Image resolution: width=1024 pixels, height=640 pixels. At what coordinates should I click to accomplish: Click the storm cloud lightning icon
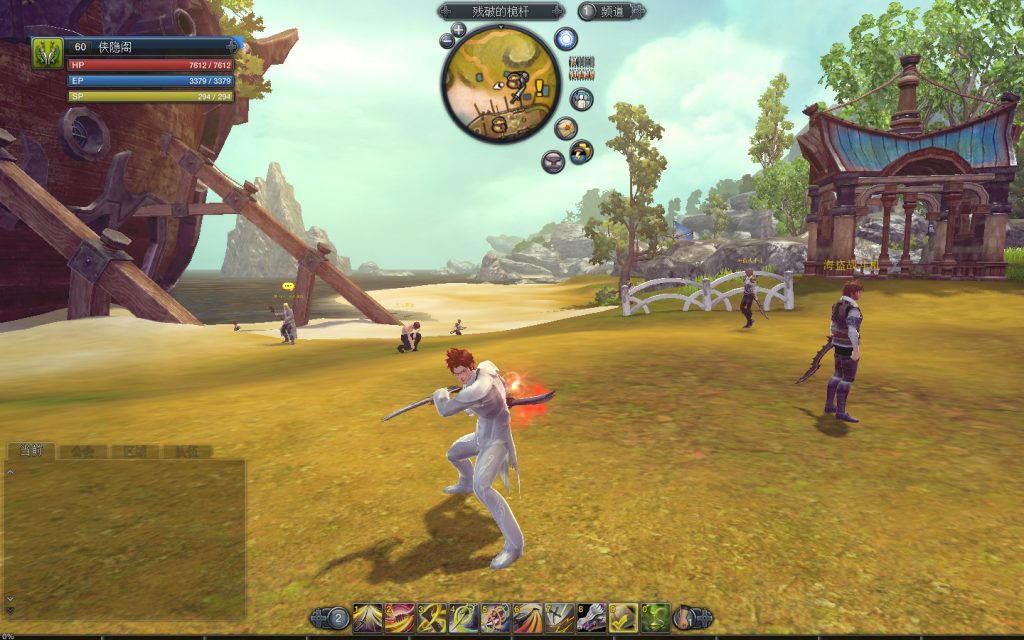[x=581, y=152]
